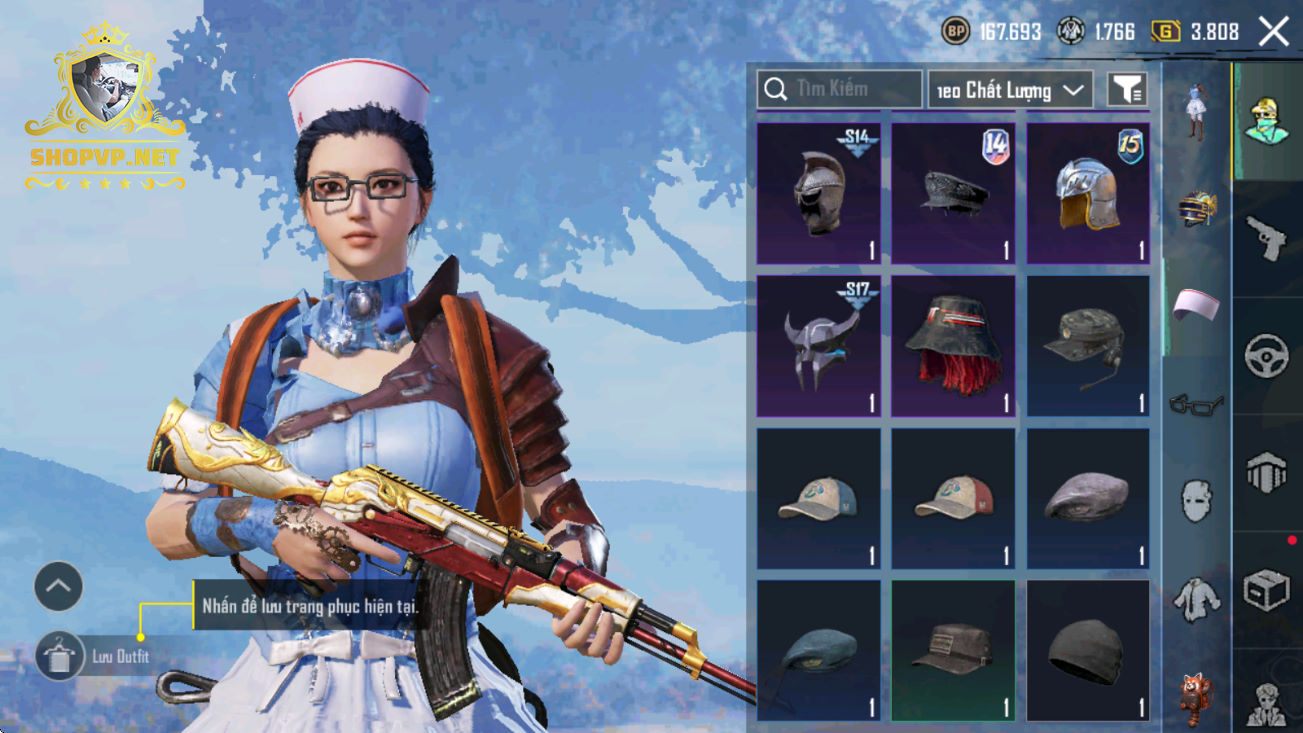This screenshot has height=733, width=1303.
Task: Close the inventory screen with the X
Action: (x=1273, y=32)
